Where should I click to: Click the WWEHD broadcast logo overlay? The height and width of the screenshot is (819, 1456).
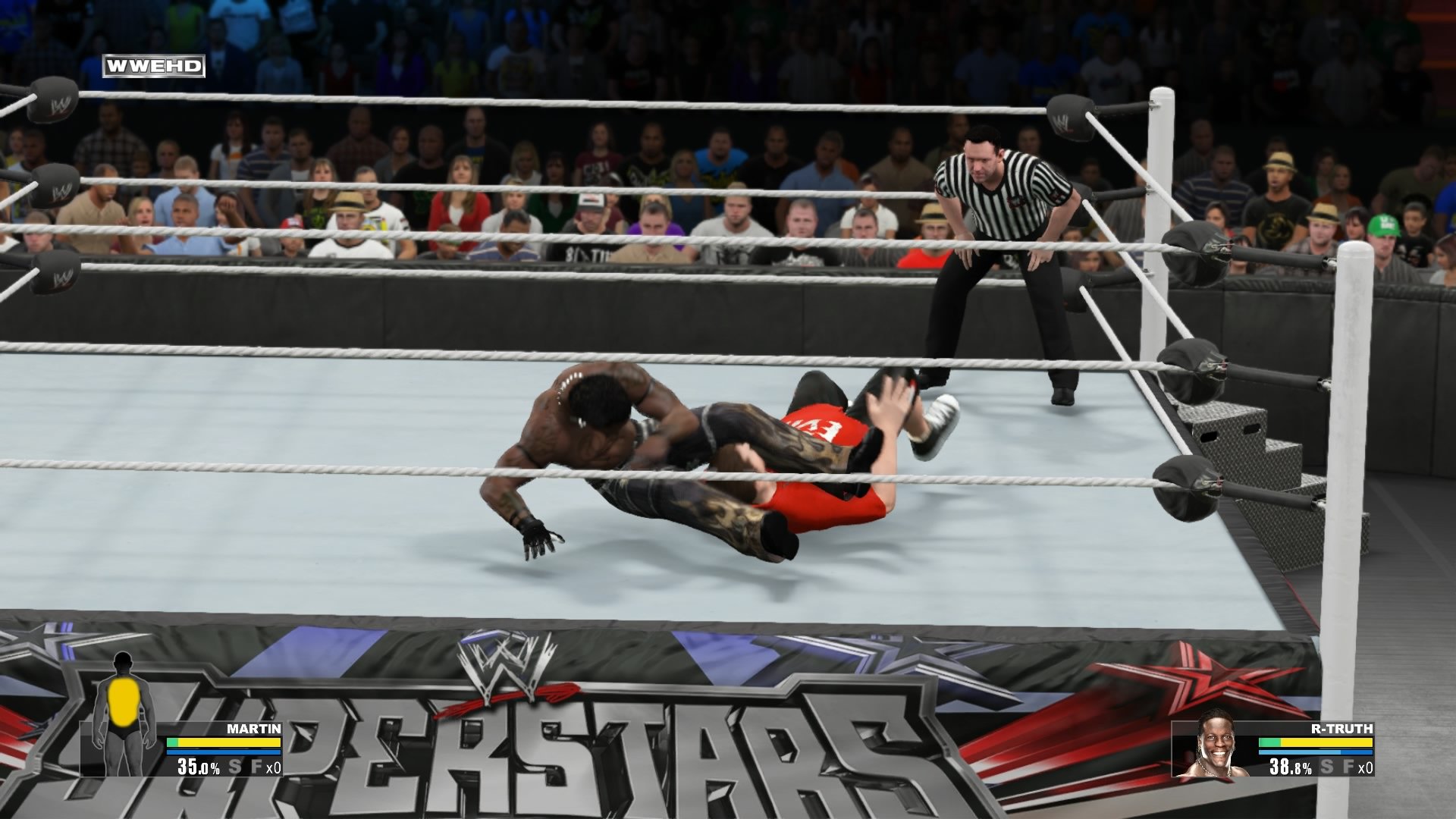(154, 64)
